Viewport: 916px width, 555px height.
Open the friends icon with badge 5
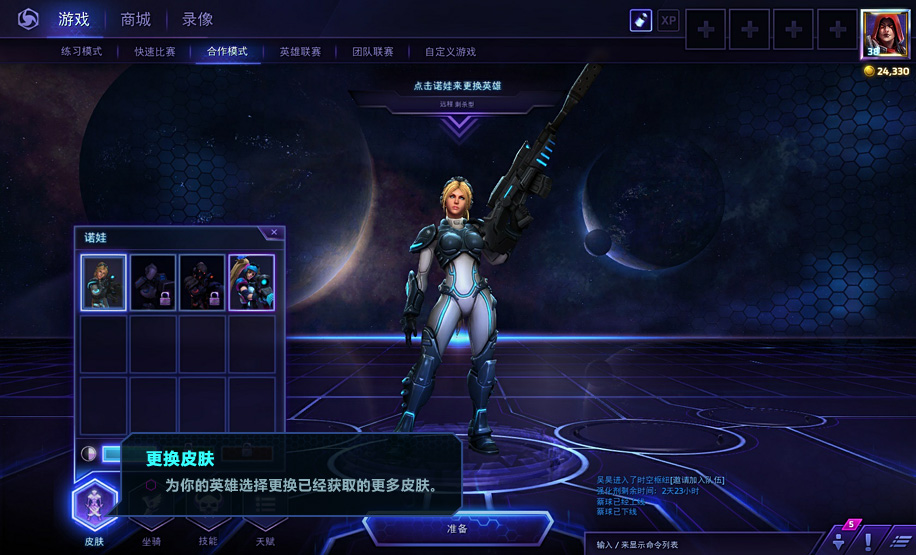[840, 540]
